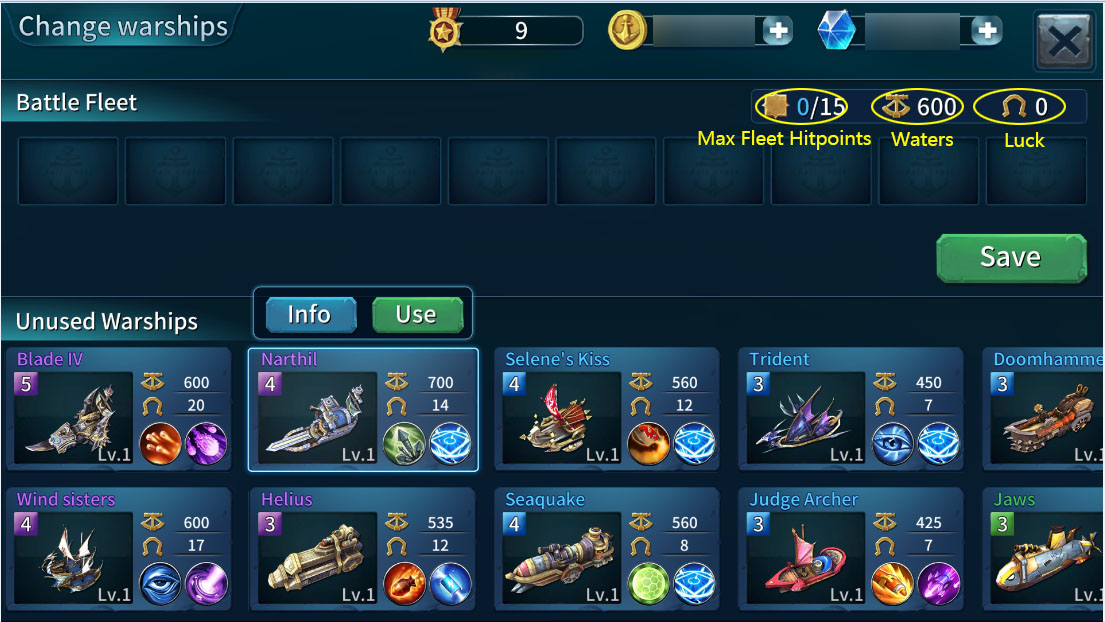Close the Change warships screen
The width and height of the screenshot is (1105, 622).
1064,41
